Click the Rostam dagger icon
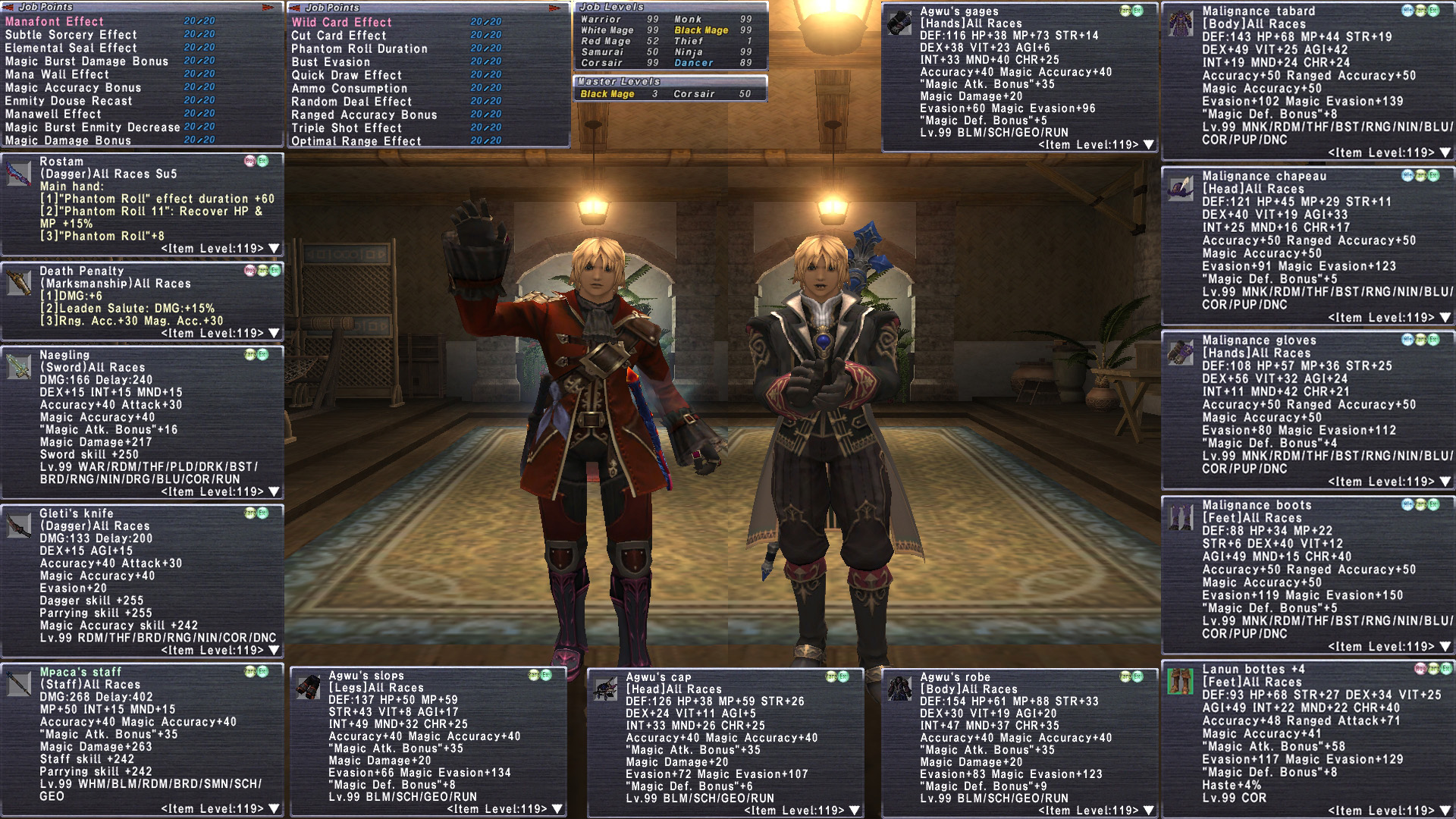 19,174
